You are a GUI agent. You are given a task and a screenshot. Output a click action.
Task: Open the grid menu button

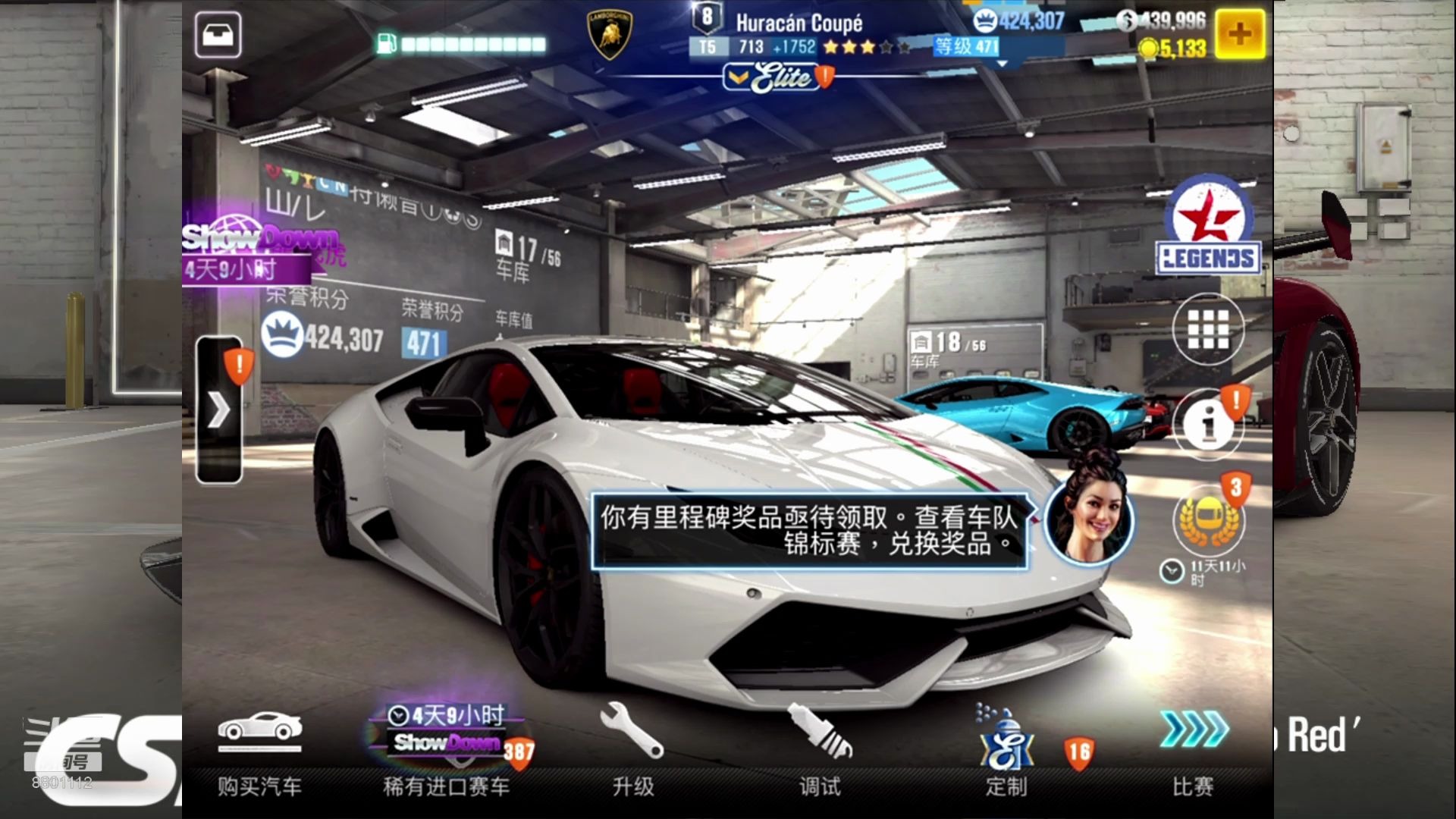click(1207, 330)
